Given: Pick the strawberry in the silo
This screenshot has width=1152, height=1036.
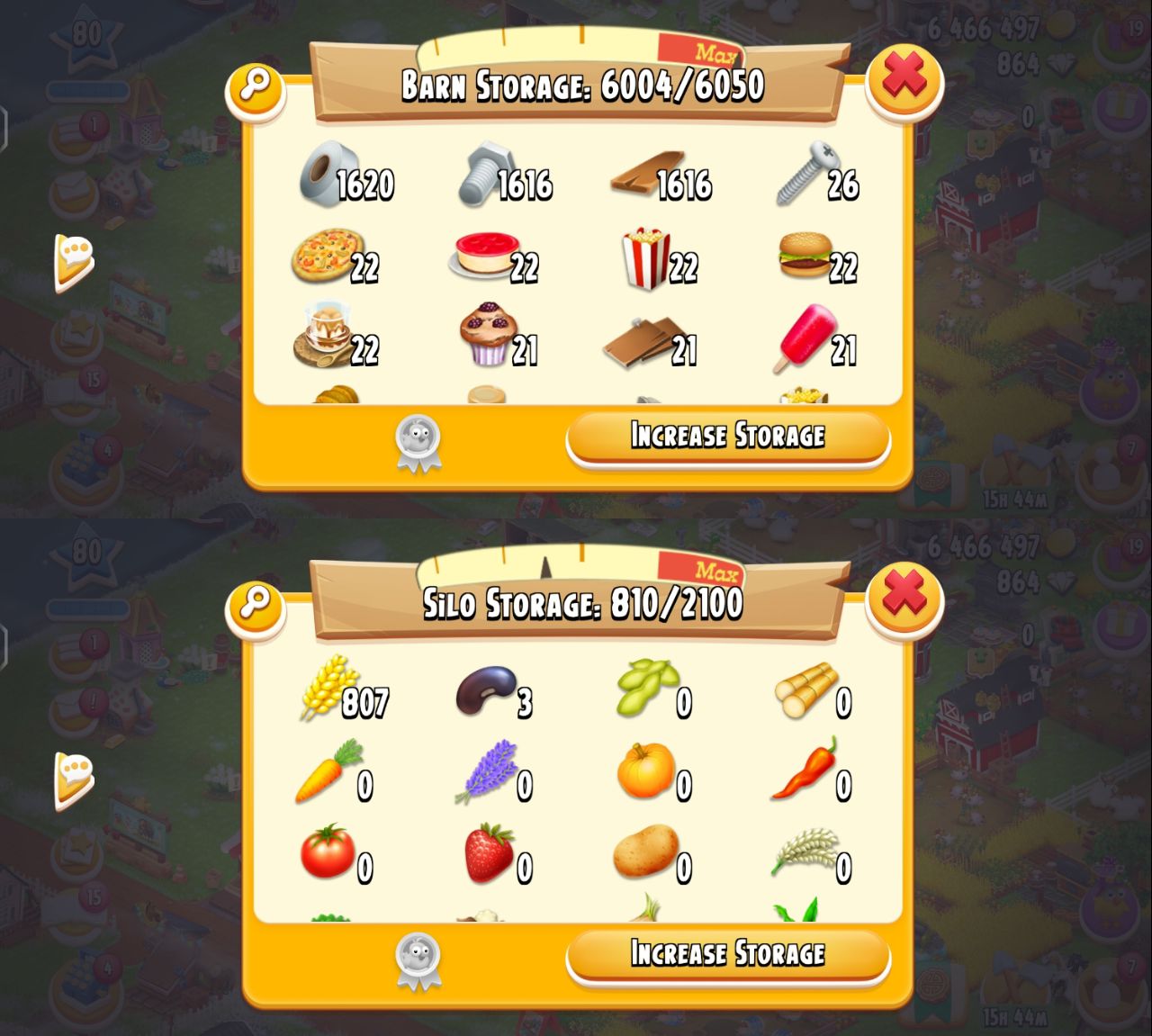Looking at the screenshot, I should pos(488,852).
